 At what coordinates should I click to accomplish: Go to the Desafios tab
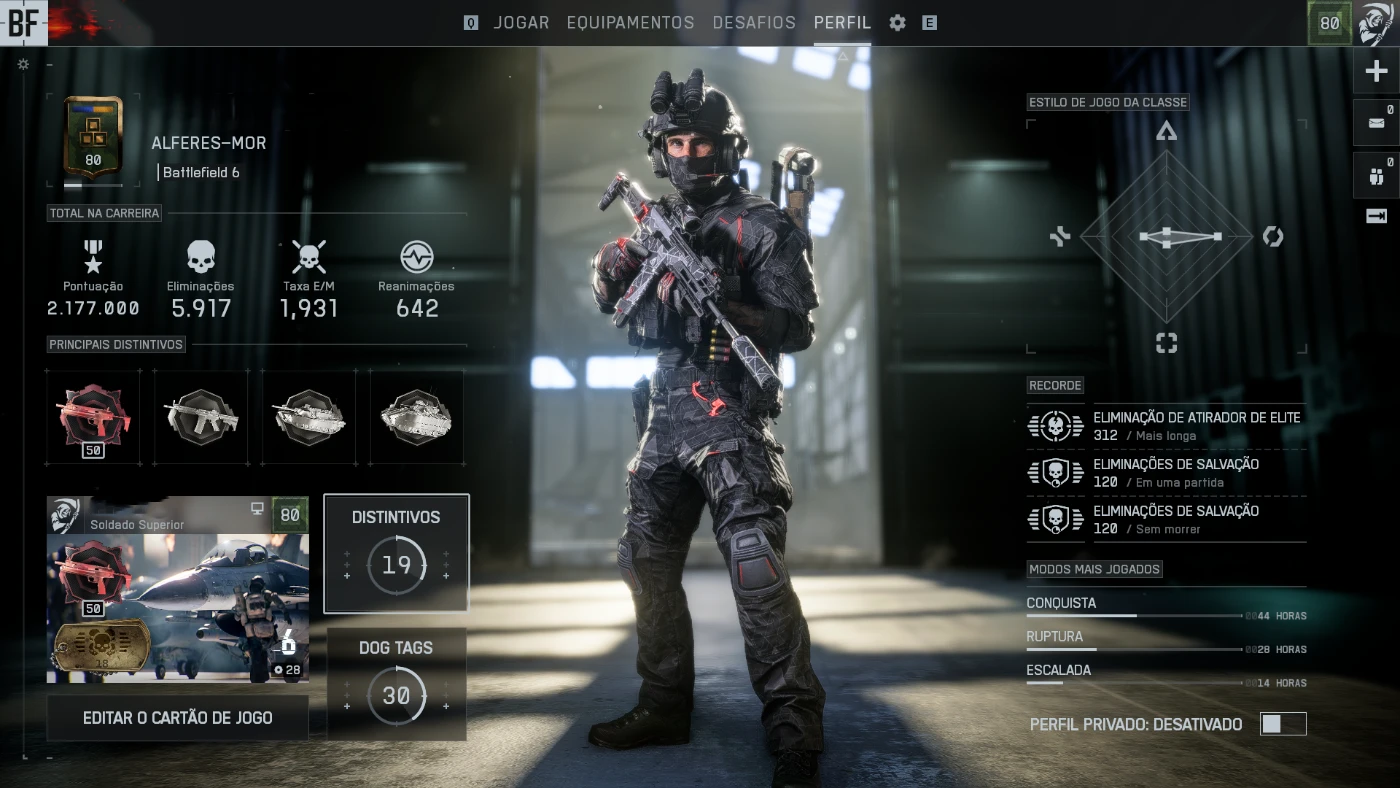(754, 23)
